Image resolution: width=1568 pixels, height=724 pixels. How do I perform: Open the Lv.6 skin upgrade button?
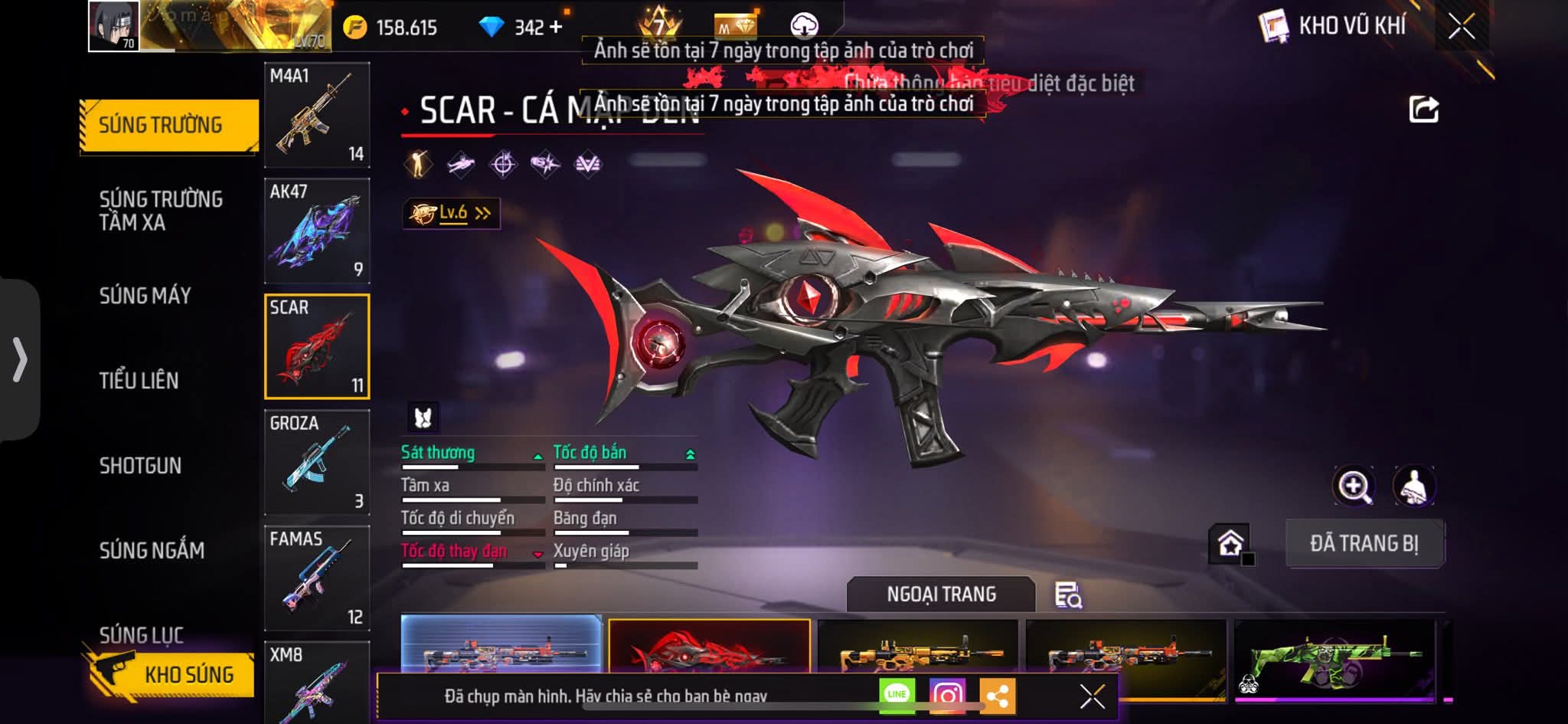(452, 214)
